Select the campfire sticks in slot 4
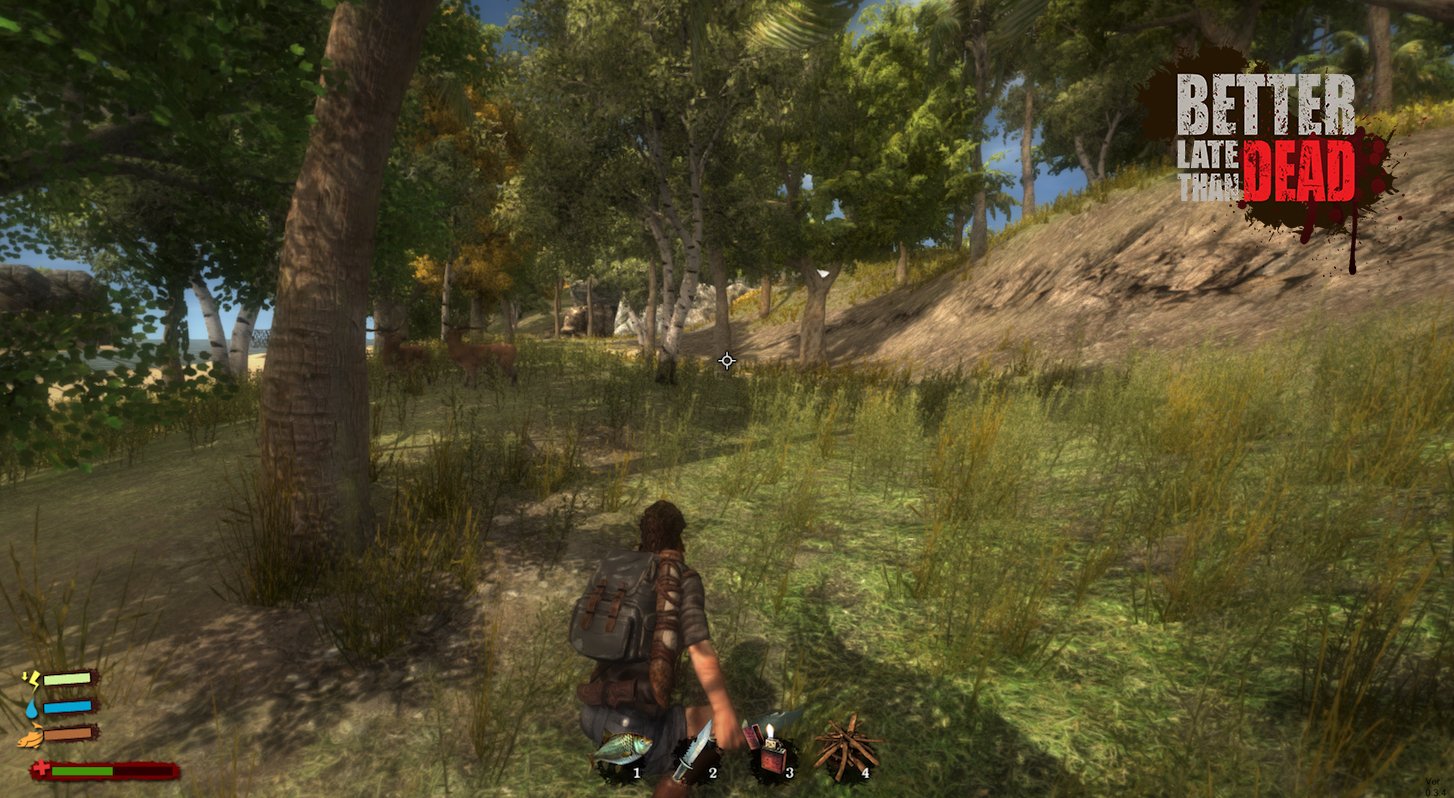The width and height of the screenshot is (1454, 798). [846, 747]
